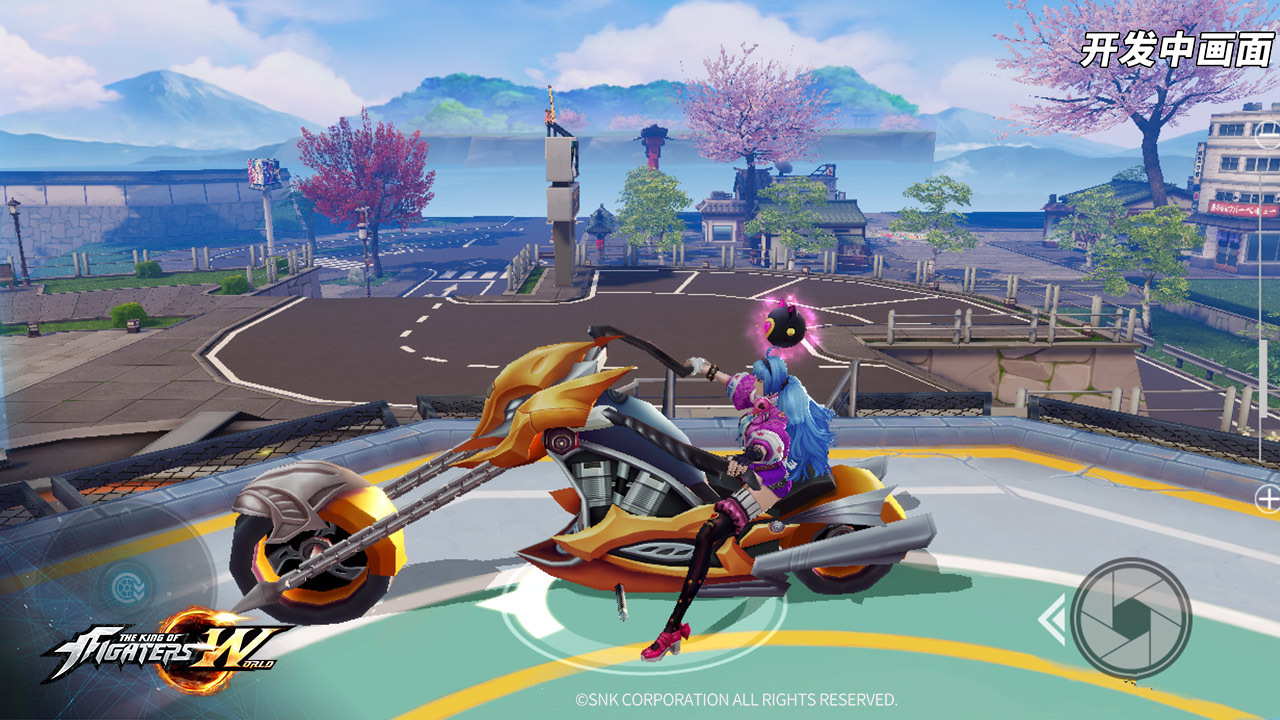Take a photo with the camera shutter button
1280x720 pixels.
(1130, 618)
